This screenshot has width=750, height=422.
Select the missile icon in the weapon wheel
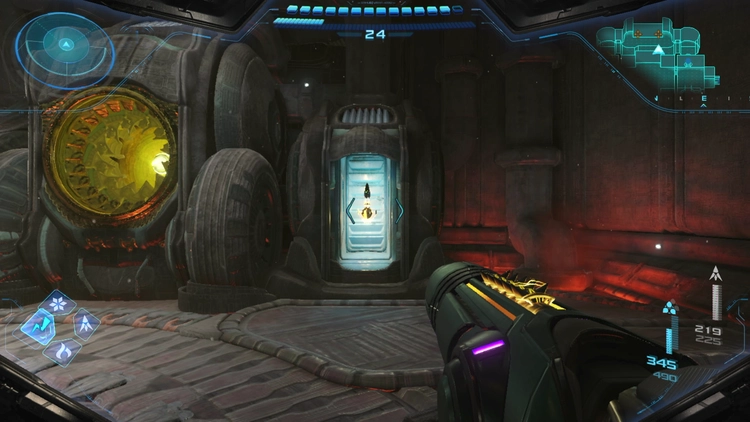[x=86, y=324]
